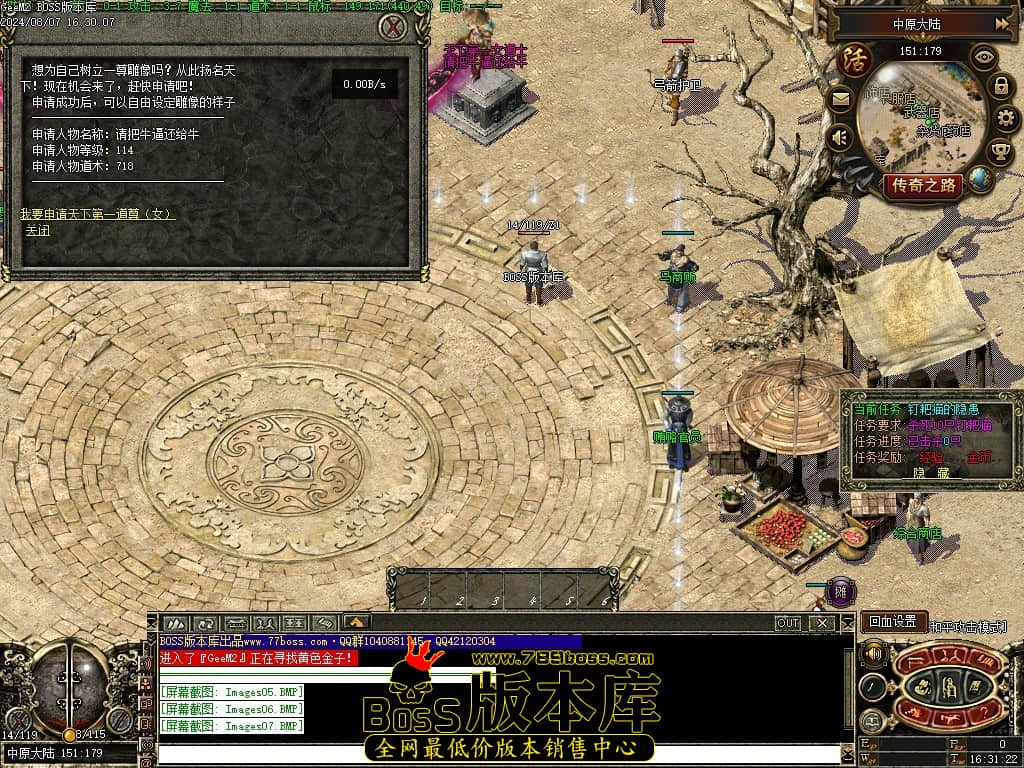The width and height of the screenshot is (1024, 768).
Task: Close the statue application dialog with X
Action: pos(392,28)
